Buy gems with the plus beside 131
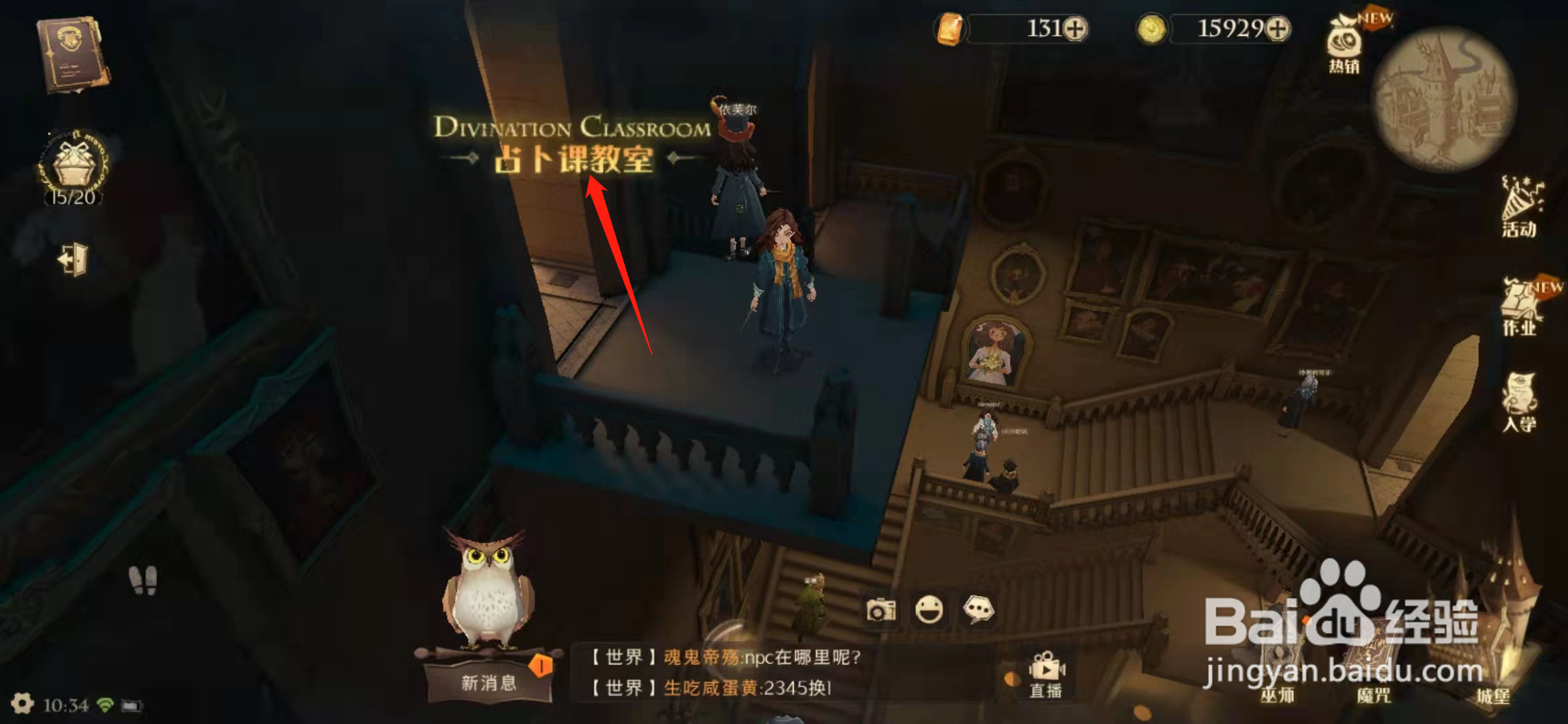 coord(1075,30)
